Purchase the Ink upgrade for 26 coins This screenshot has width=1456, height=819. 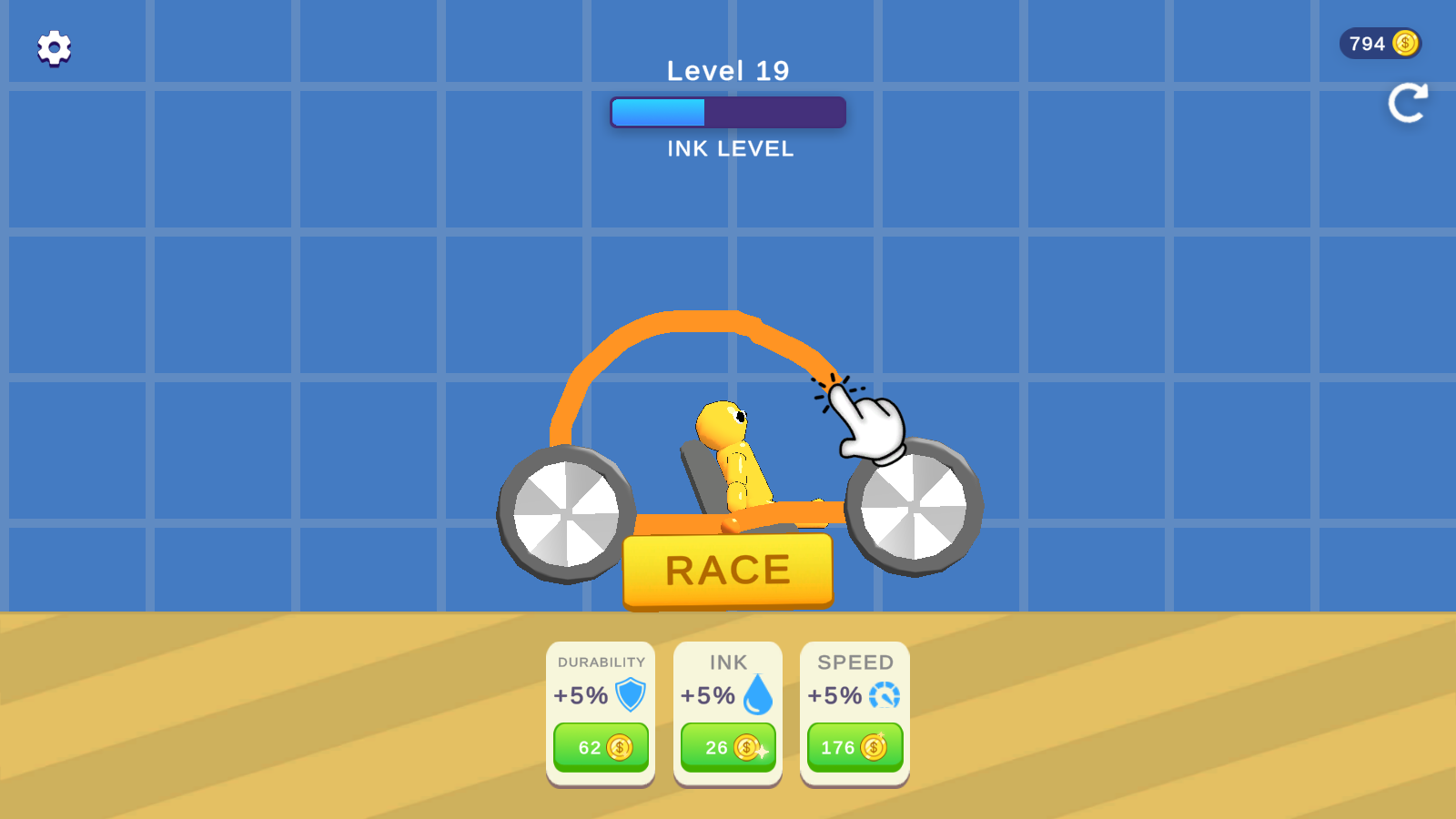[x=727, y=748]
